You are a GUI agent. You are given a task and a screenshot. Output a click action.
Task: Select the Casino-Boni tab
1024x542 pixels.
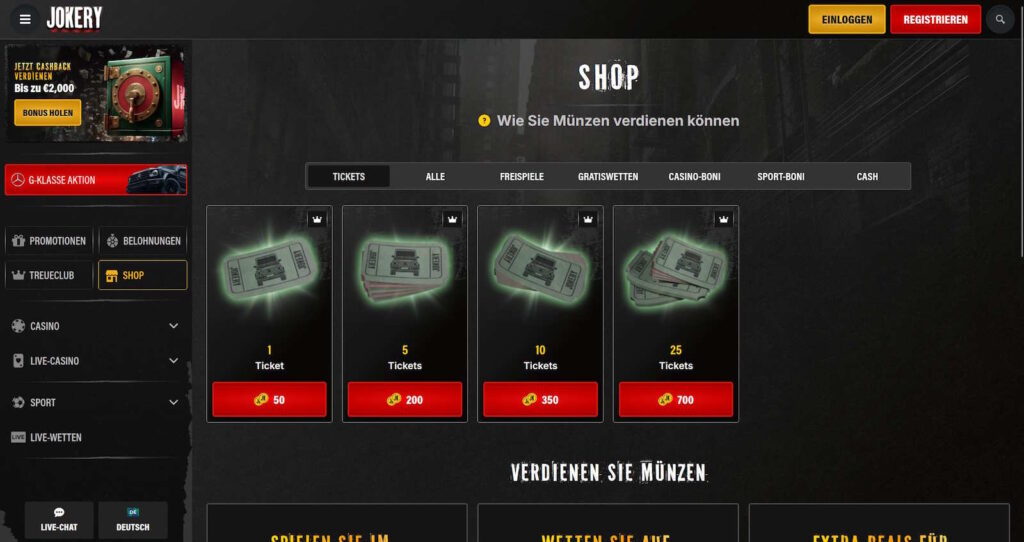pos(694,177)
